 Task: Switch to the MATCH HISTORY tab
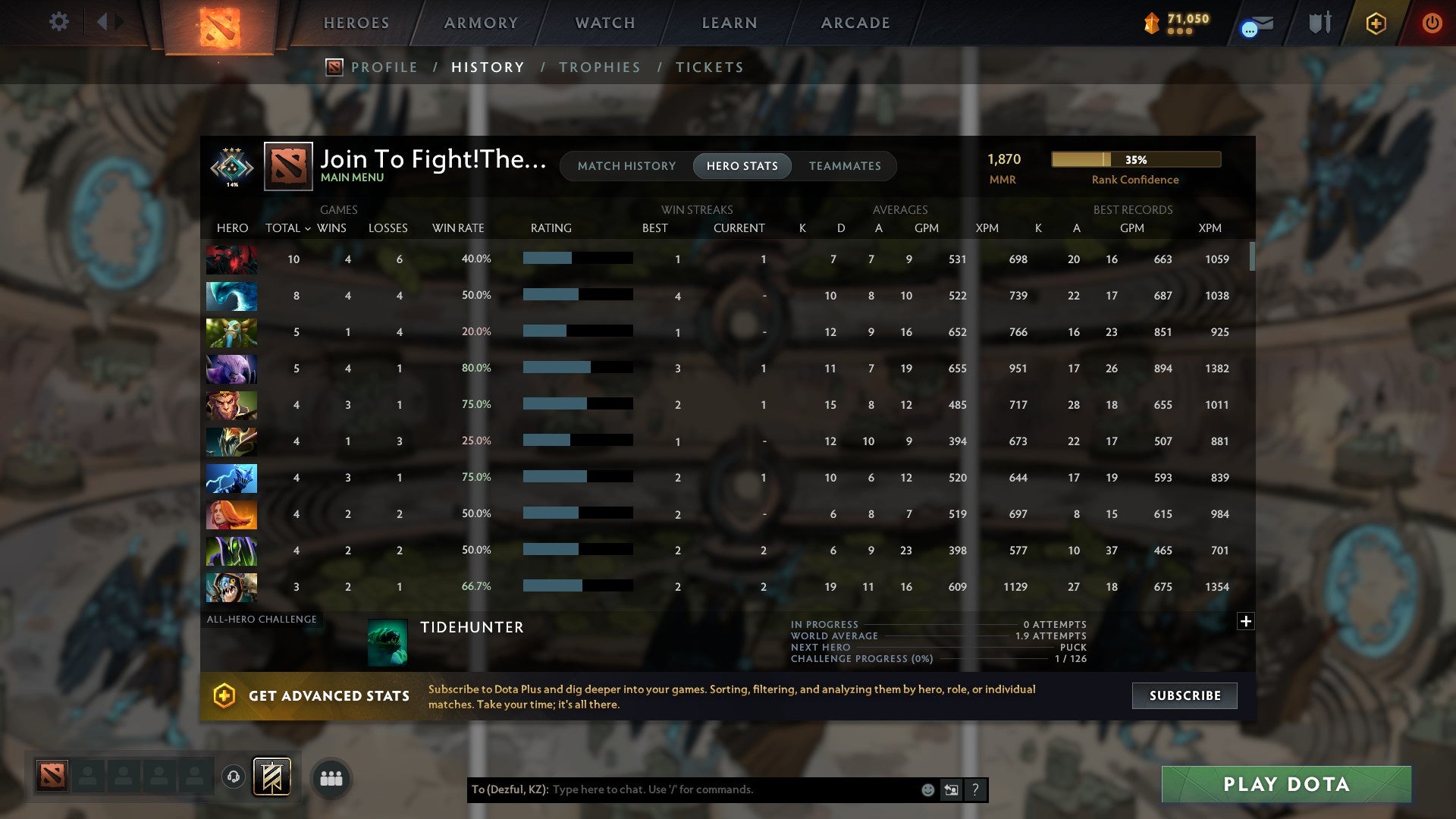pyautogui.click(x=626, y=165)
